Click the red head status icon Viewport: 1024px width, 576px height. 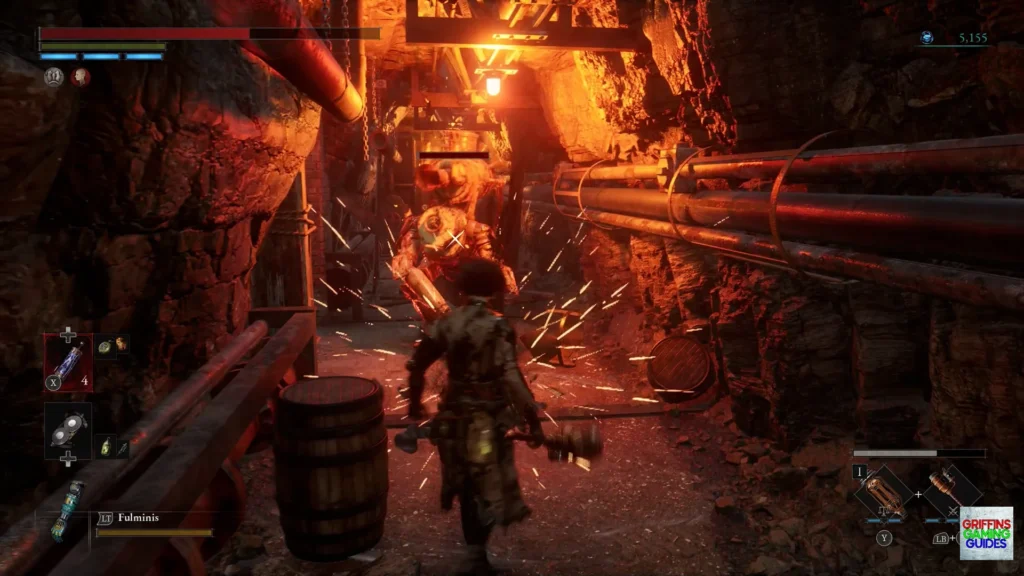(80, 77)
